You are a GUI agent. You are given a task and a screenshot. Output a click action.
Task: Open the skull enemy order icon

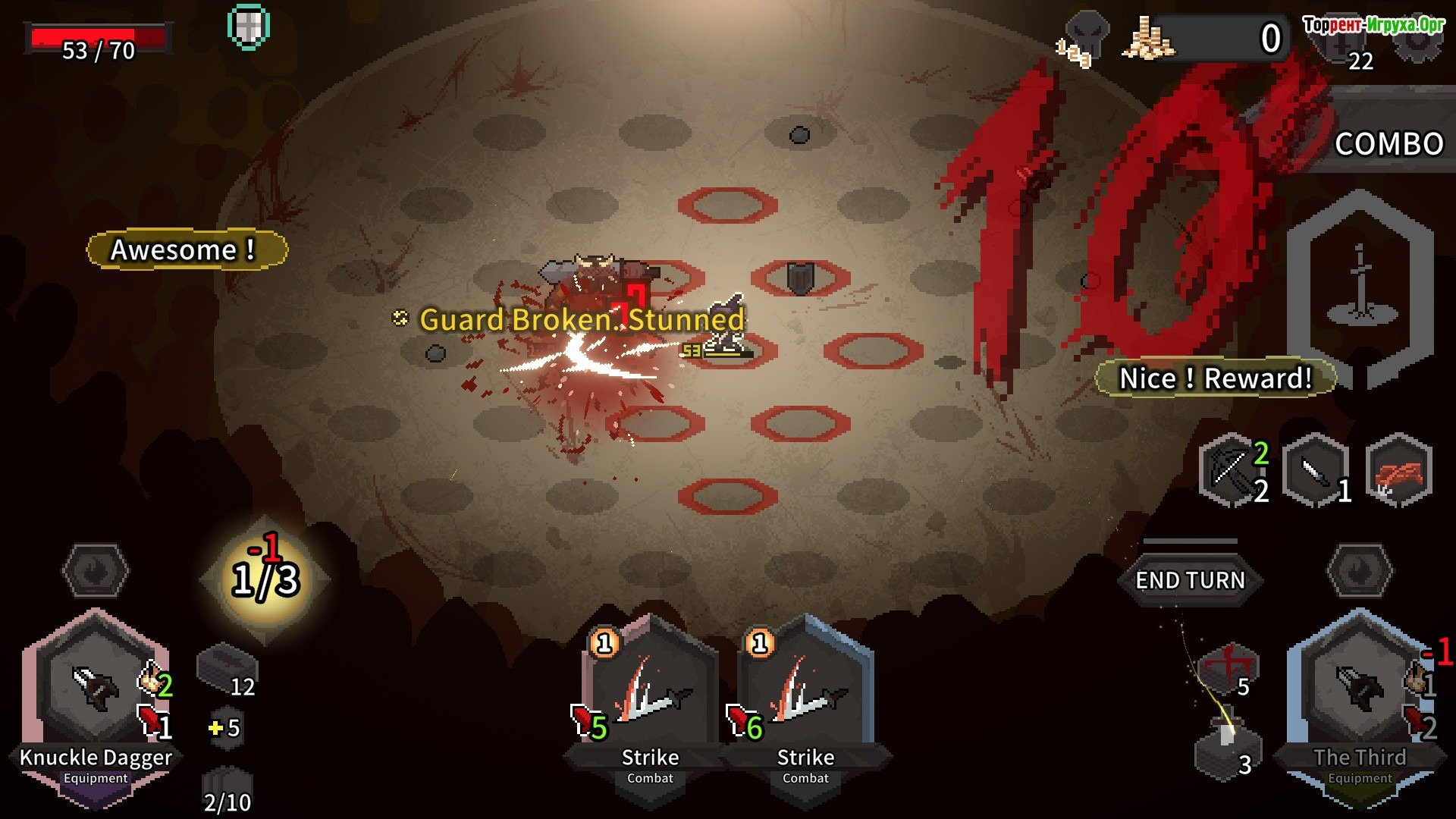click(1086, 34)
